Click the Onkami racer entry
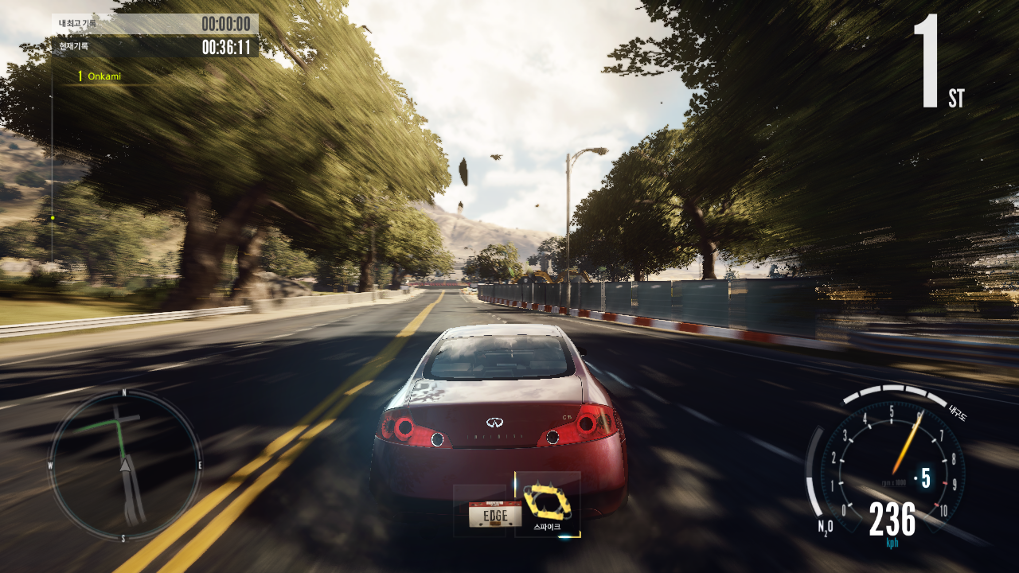The image size is (1019, 573). pyautogui.click(x=103, y=76)
